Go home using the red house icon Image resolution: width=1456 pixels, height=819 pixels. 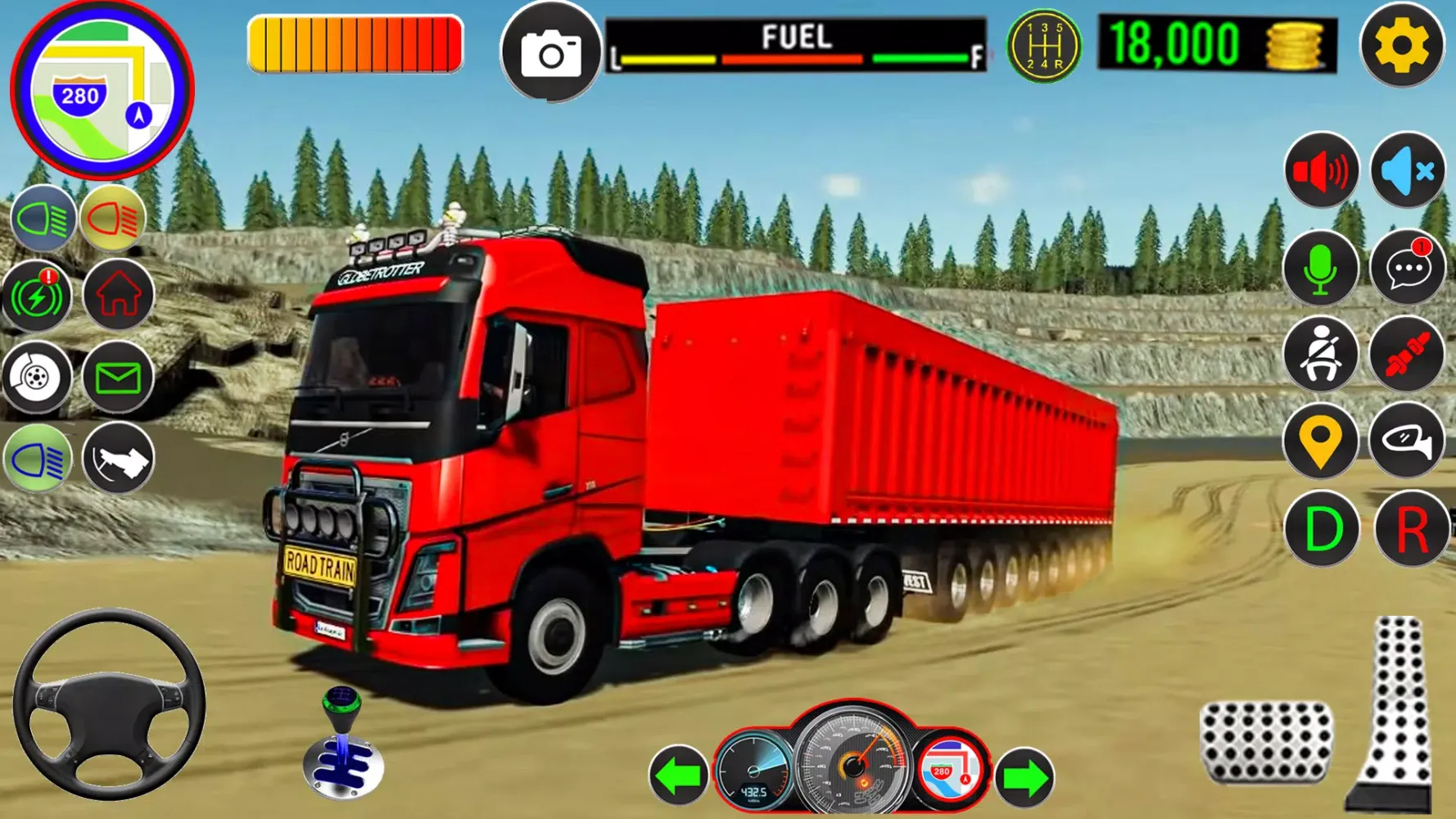pos(119,295)
